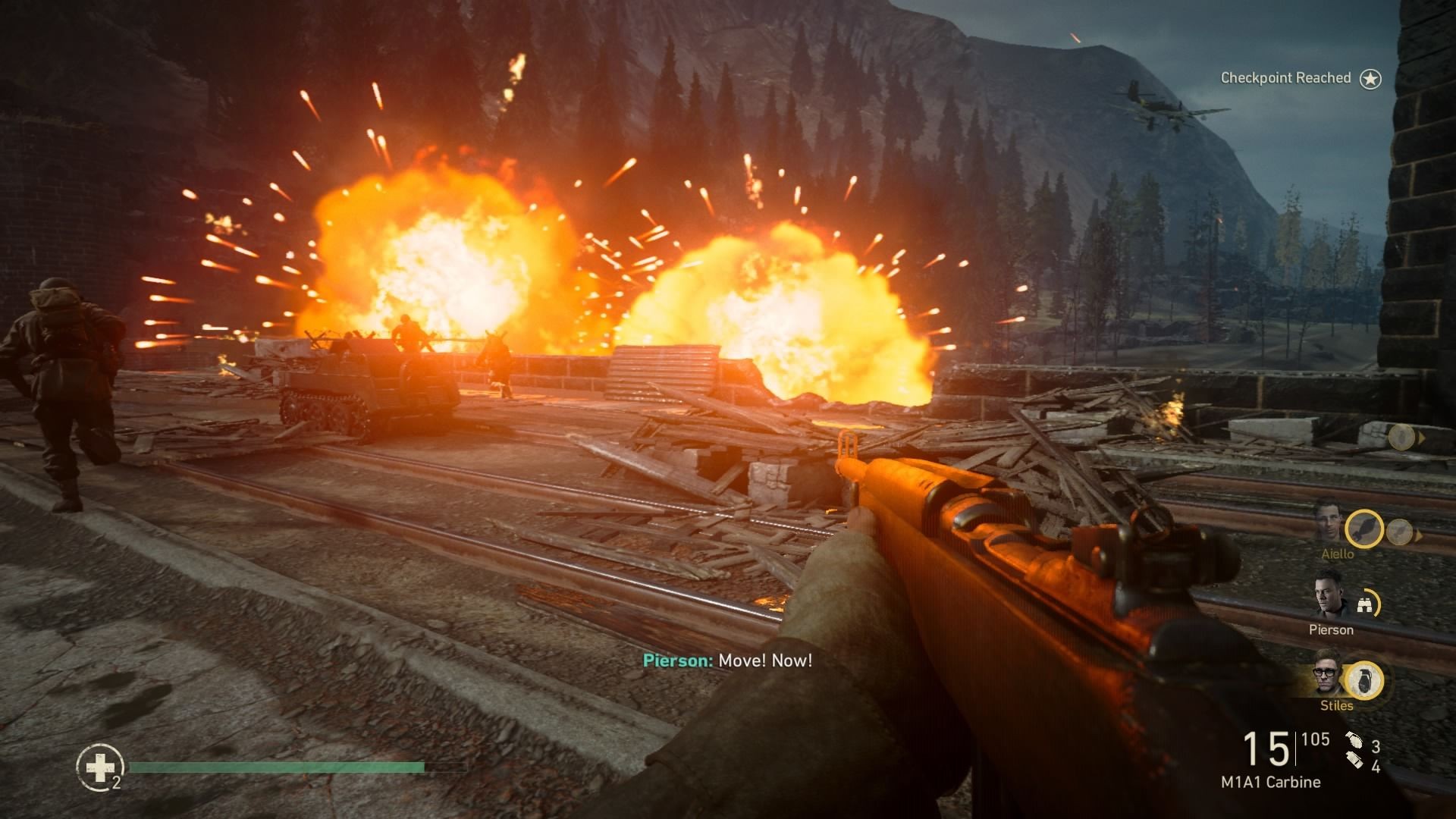Select Pierson's binoculars spotting ability
This screenshot has height=819, width=1456.
[x=1364, y=604]
